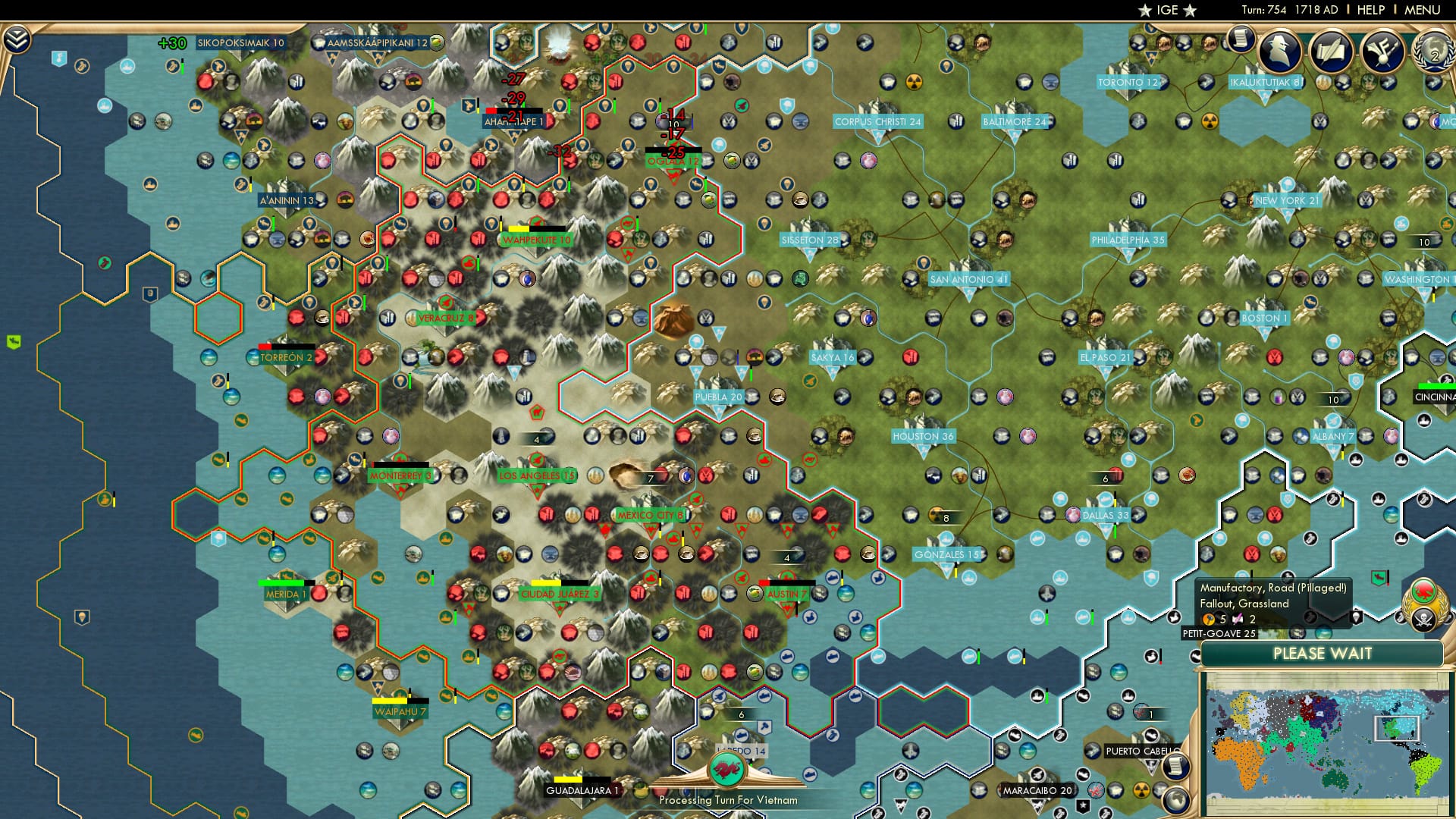1456x819 pixels.
Task: Select the Philadelphia 35 city banner
Action: coord(1129,241)
